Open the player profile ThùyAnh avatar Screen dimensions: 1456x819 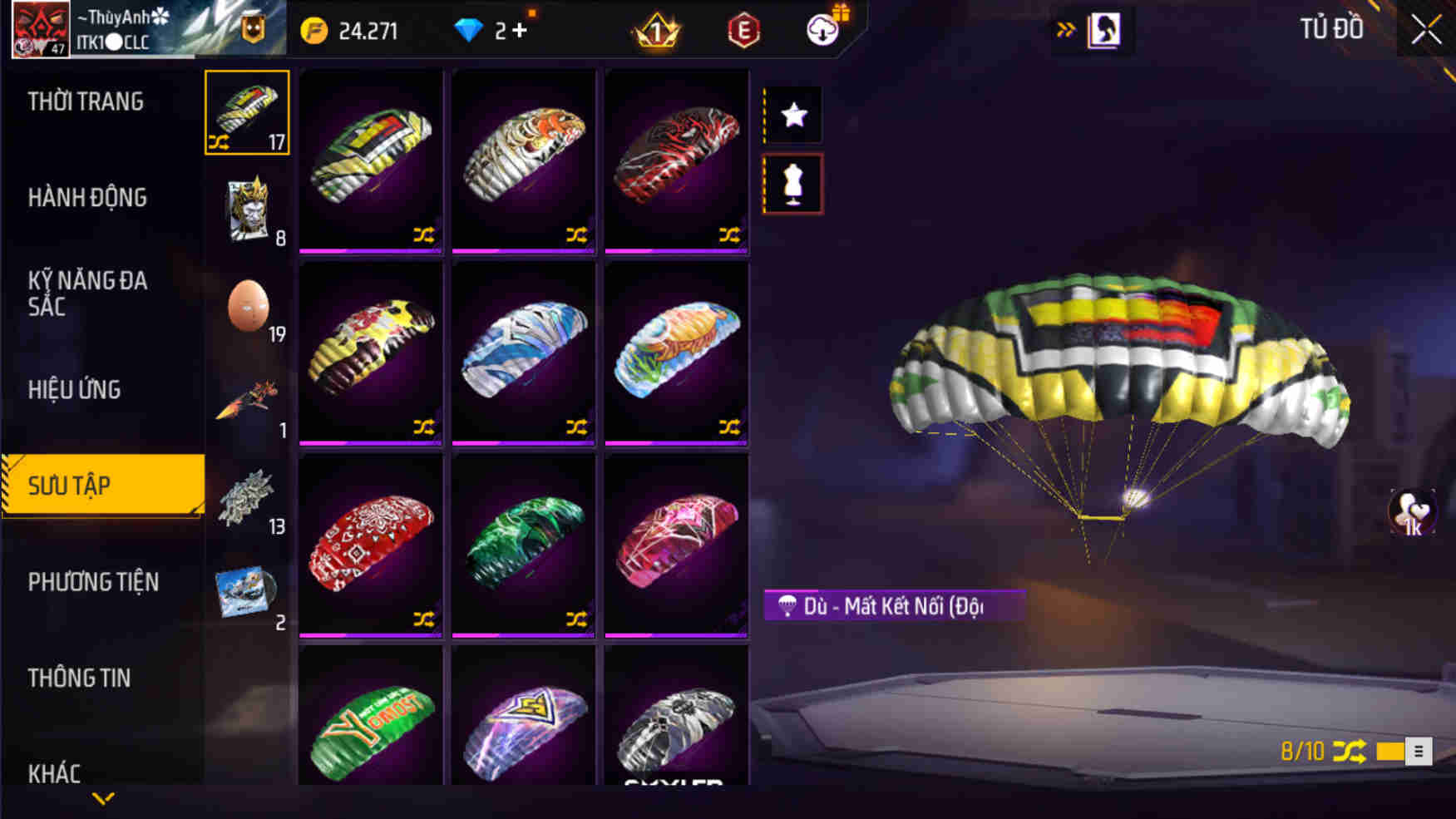click(x=40, y=29)
